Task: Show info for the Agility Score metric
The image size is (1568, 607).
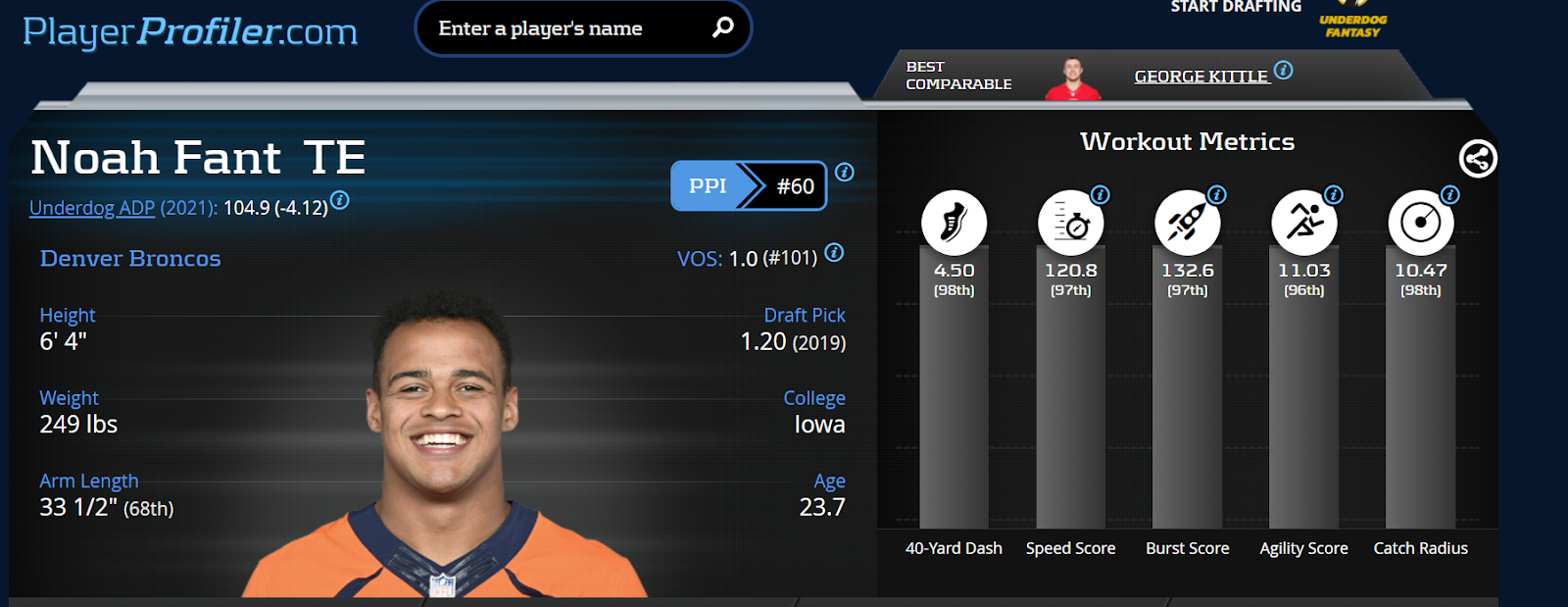Action: click(1334, 195)
